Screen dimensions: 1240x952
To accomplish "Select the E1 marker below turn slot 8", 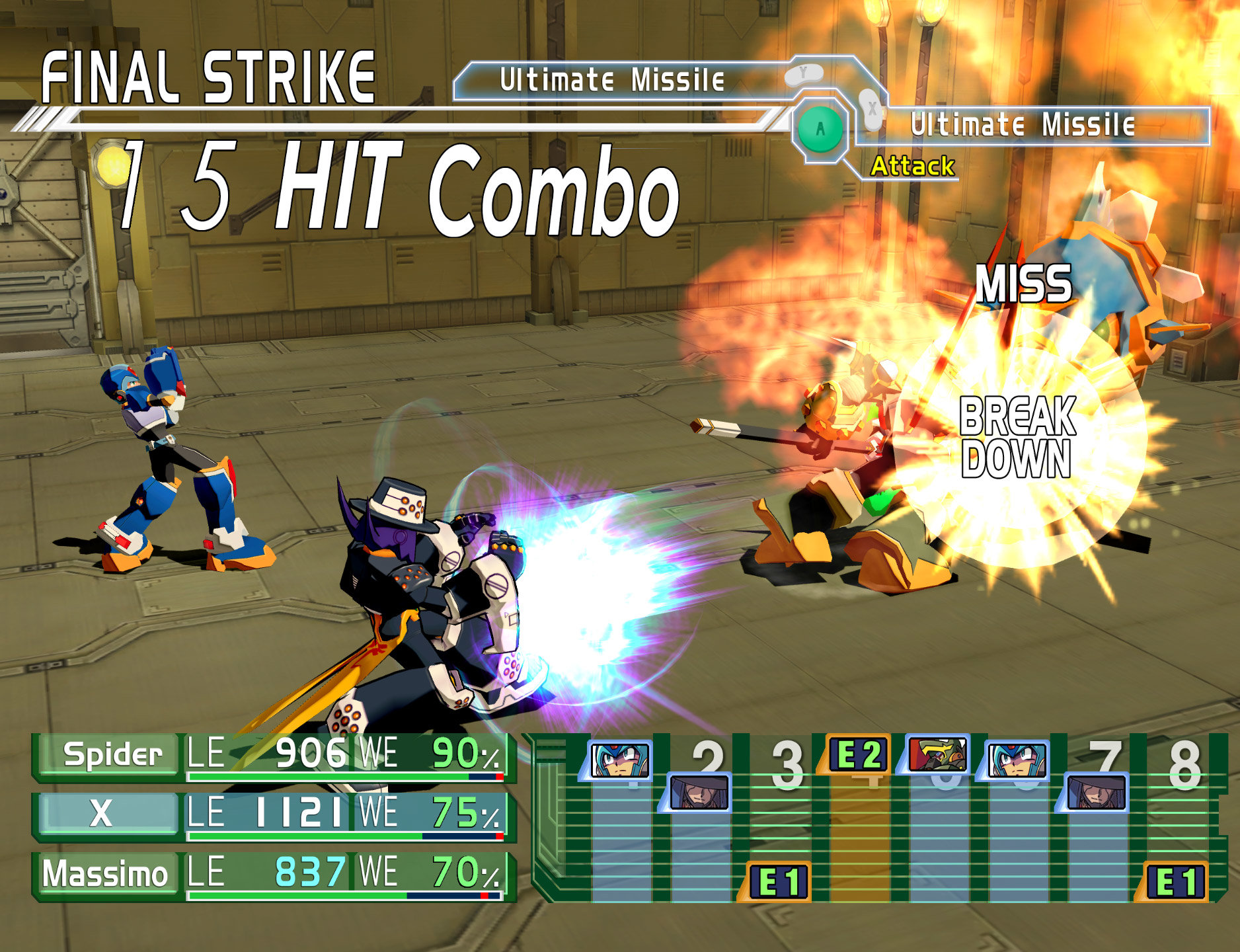I will pos(1175,881).
